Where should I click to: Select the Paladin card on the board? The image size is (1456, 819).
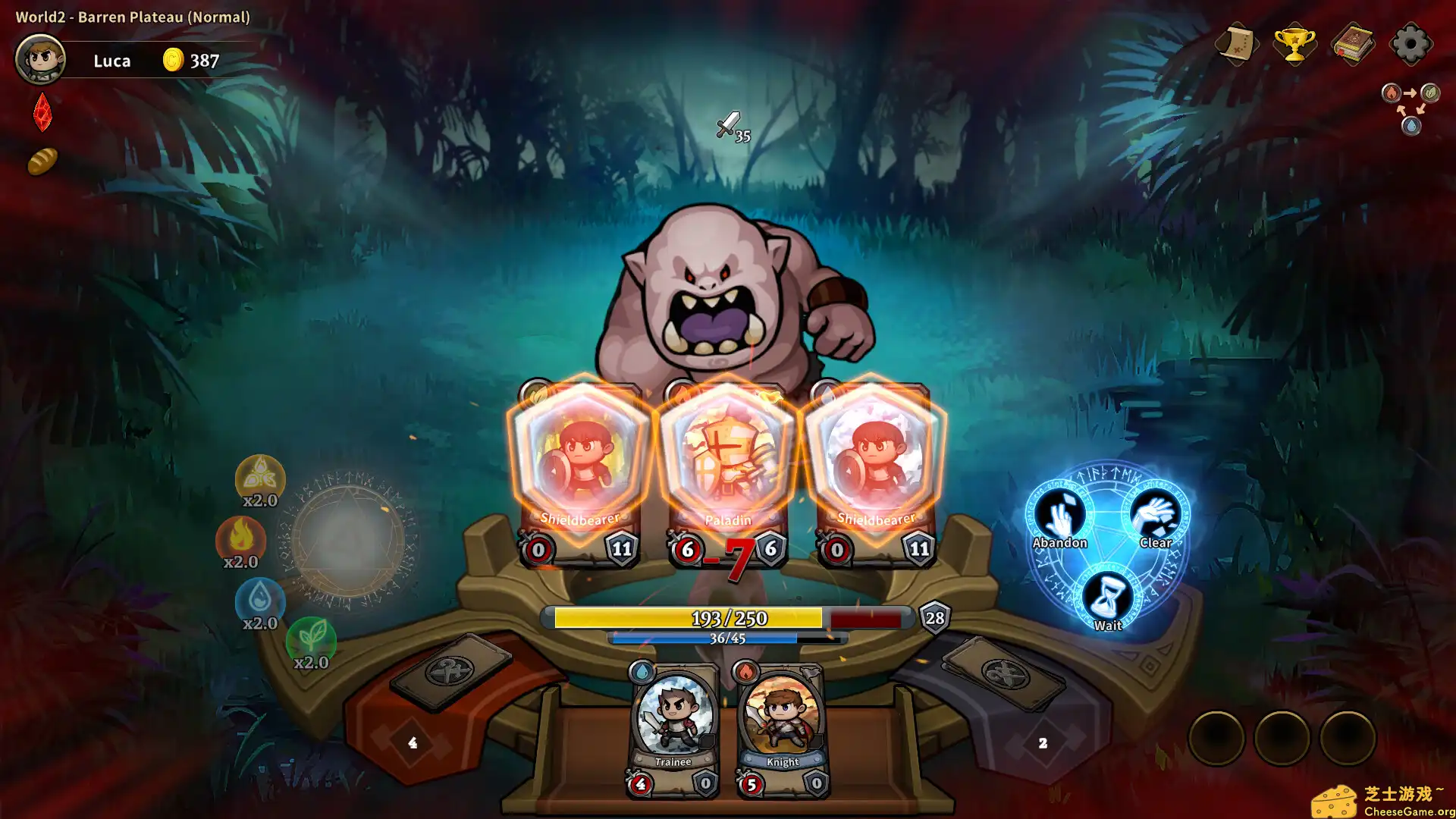[726, 455]
